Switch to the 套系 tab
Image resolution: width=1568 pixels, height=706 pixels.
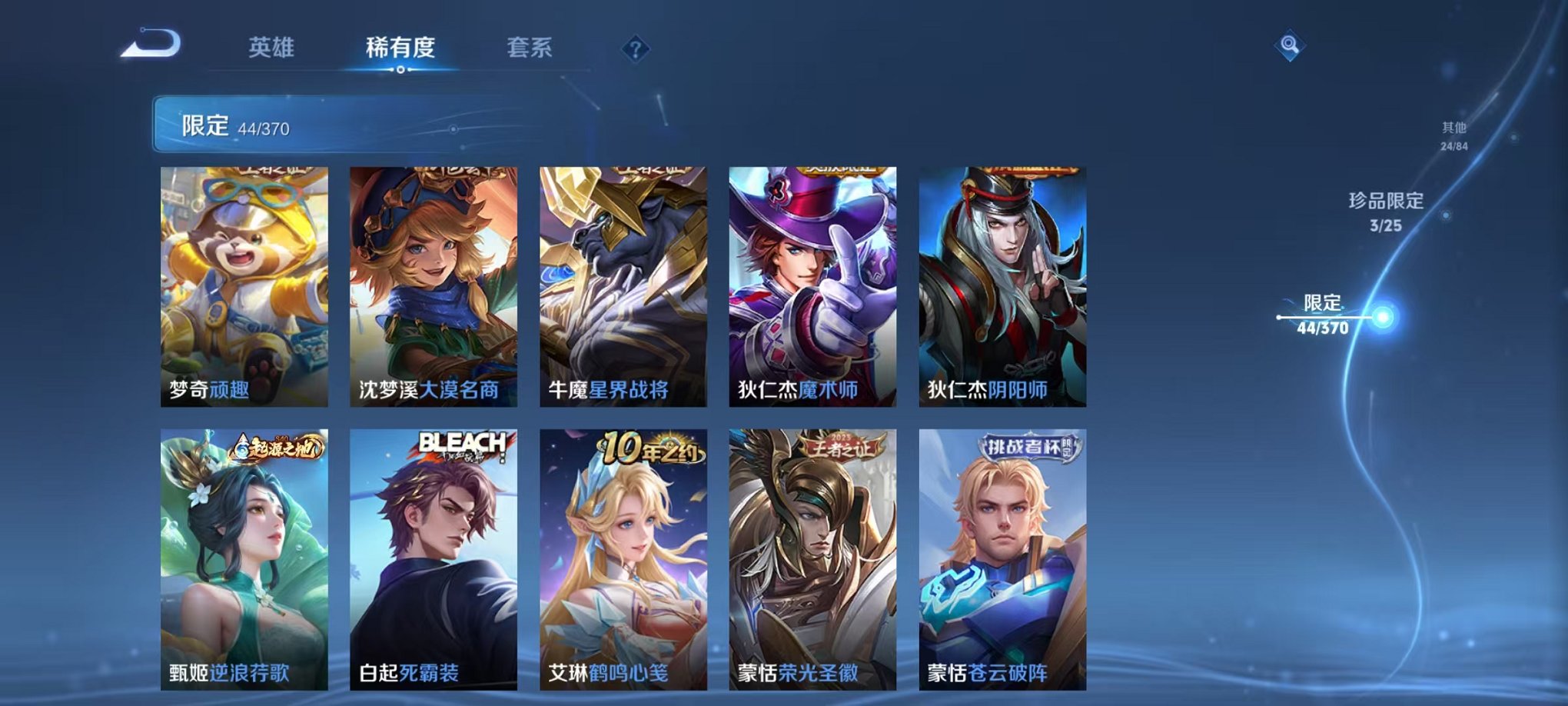pos(530,48)
